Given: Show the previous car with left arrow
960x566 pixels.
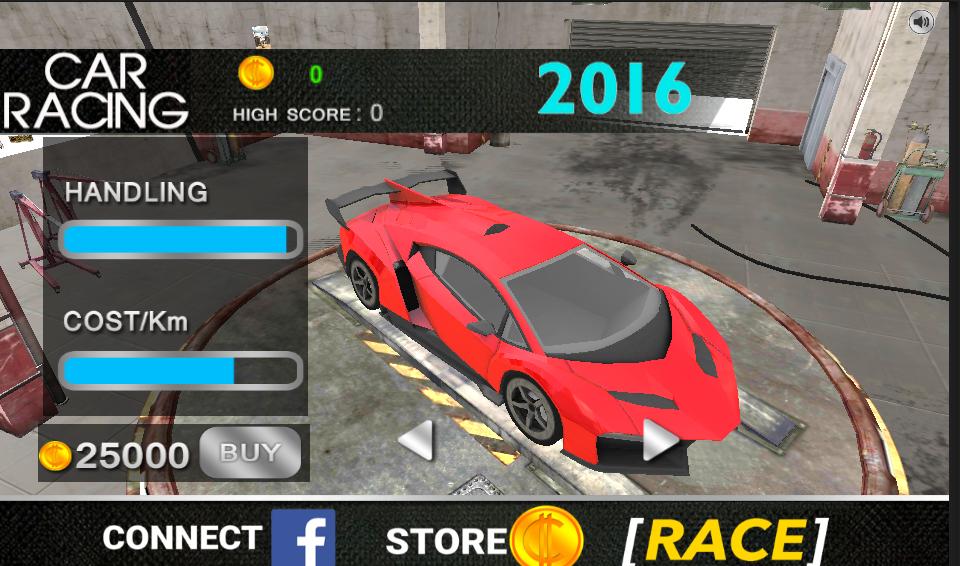Looking at the screenshot, I should [x=416, y=440].
